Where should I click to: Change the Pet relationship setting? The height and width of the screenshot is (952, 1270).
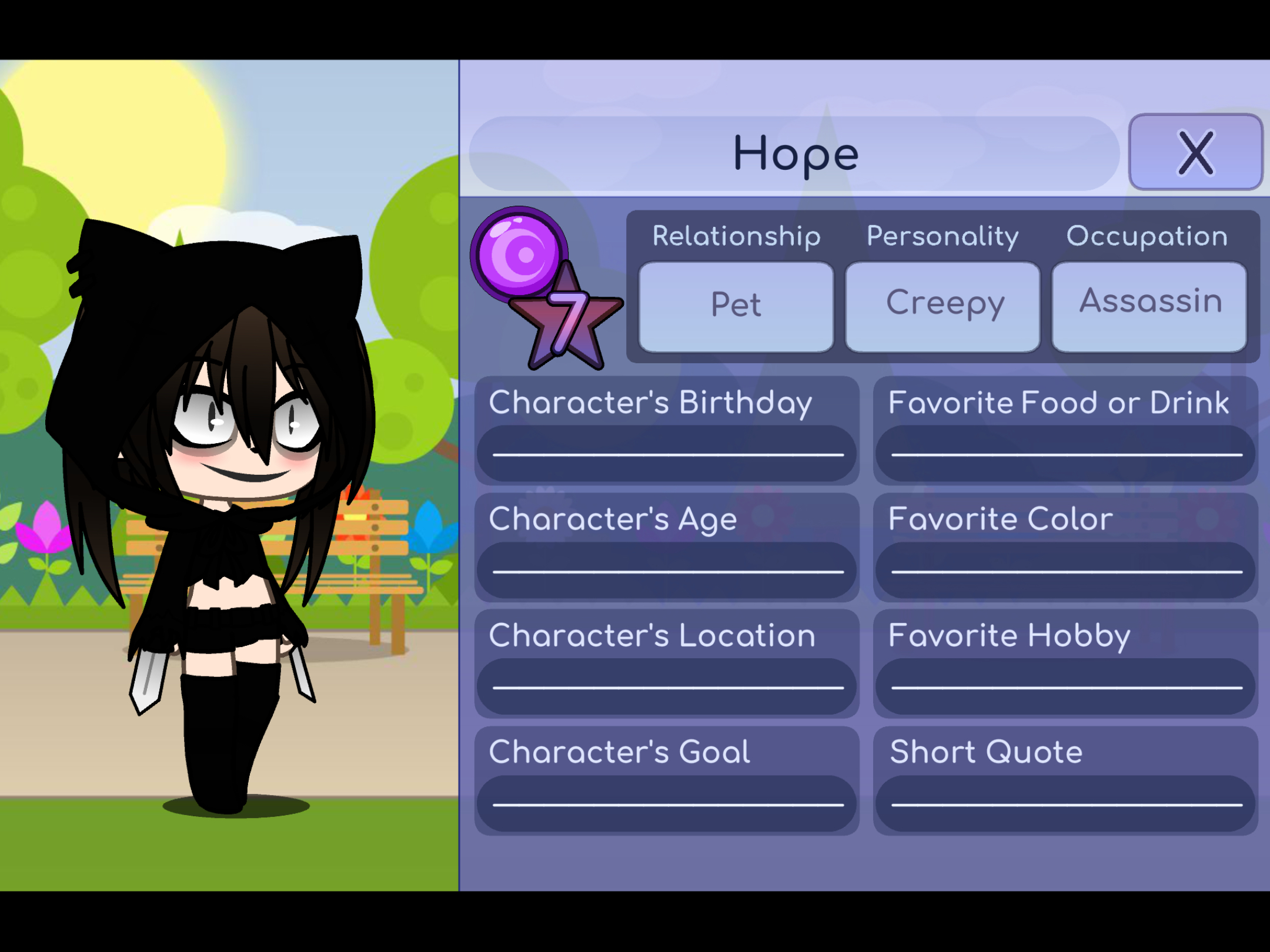pos(736,307)
